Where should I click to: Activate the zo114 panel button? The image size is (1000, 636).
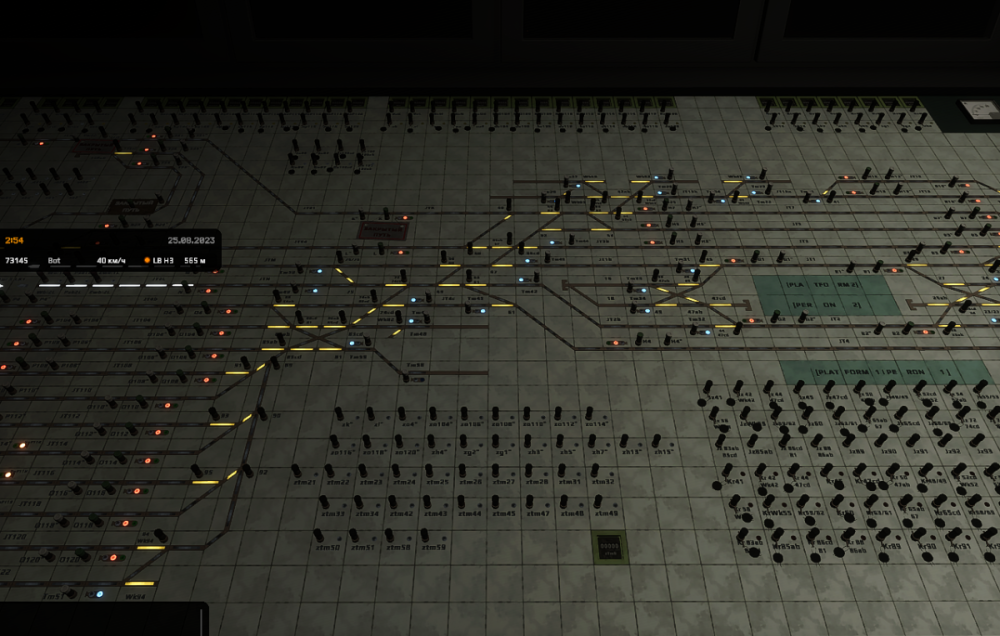click(x=588, y=412)
